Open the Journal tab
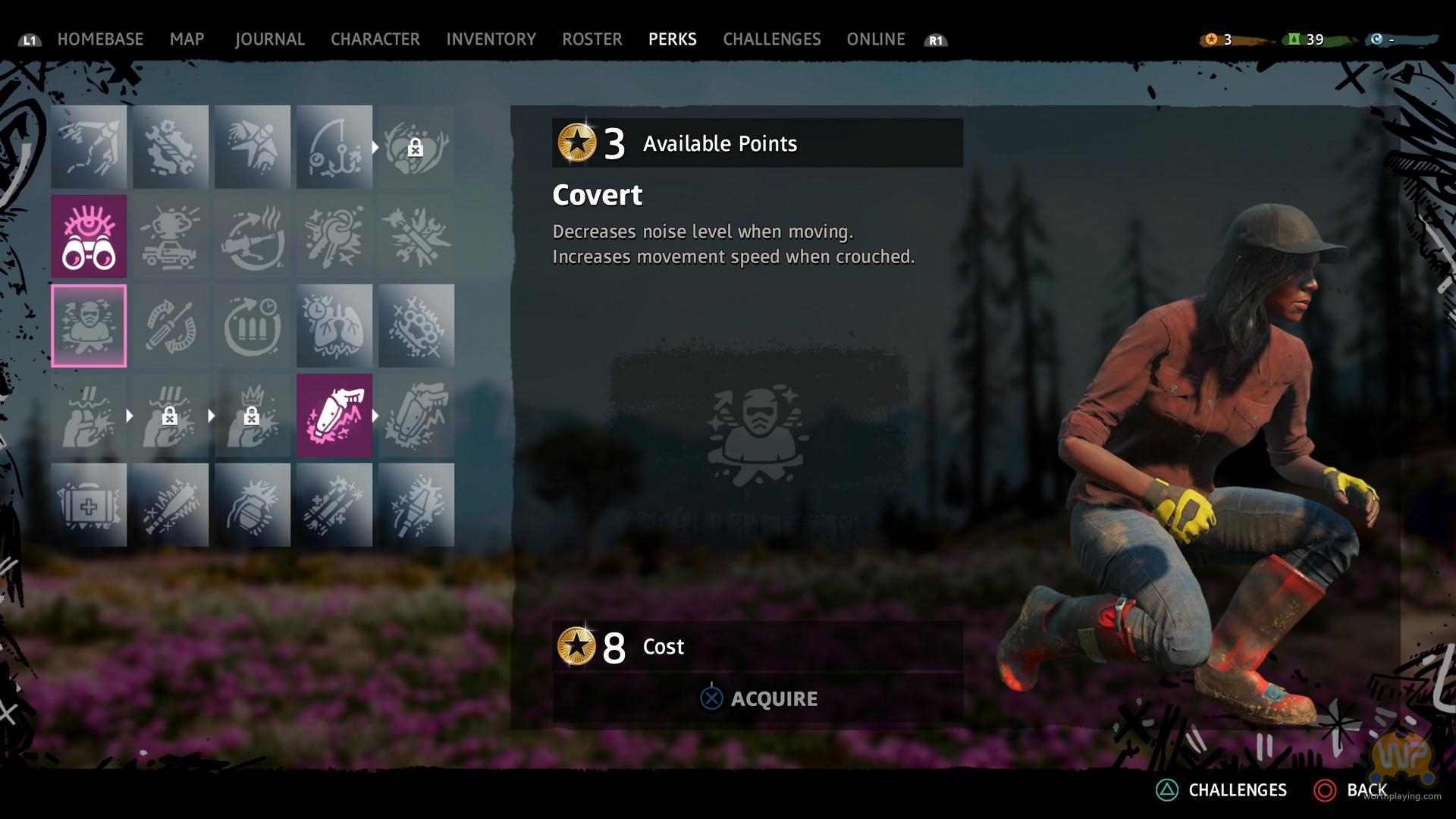Screen dimensions: 1456x819 click(269, 39)
